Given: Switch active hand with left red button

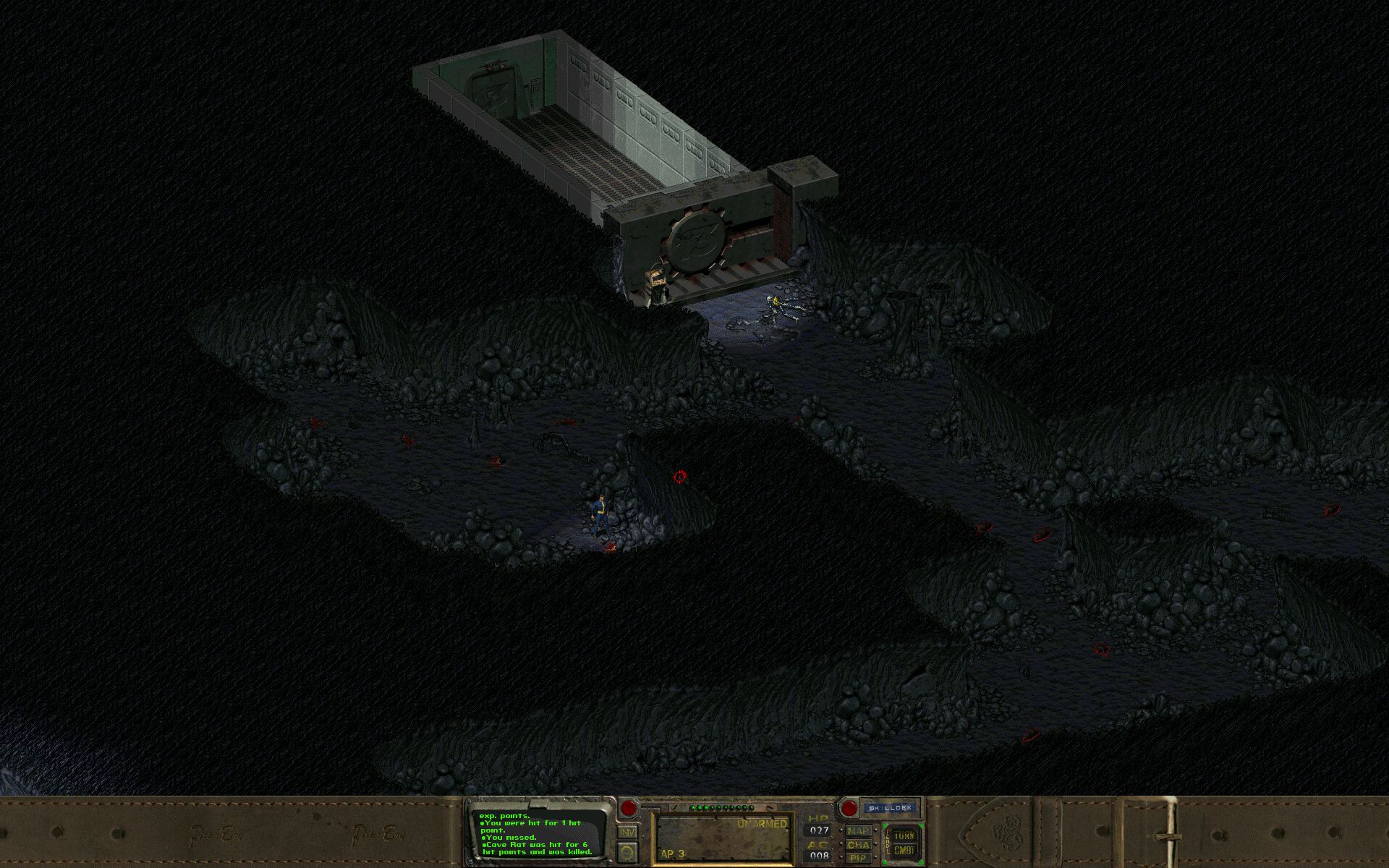Looking at the screenshot, I should [628, 808].
